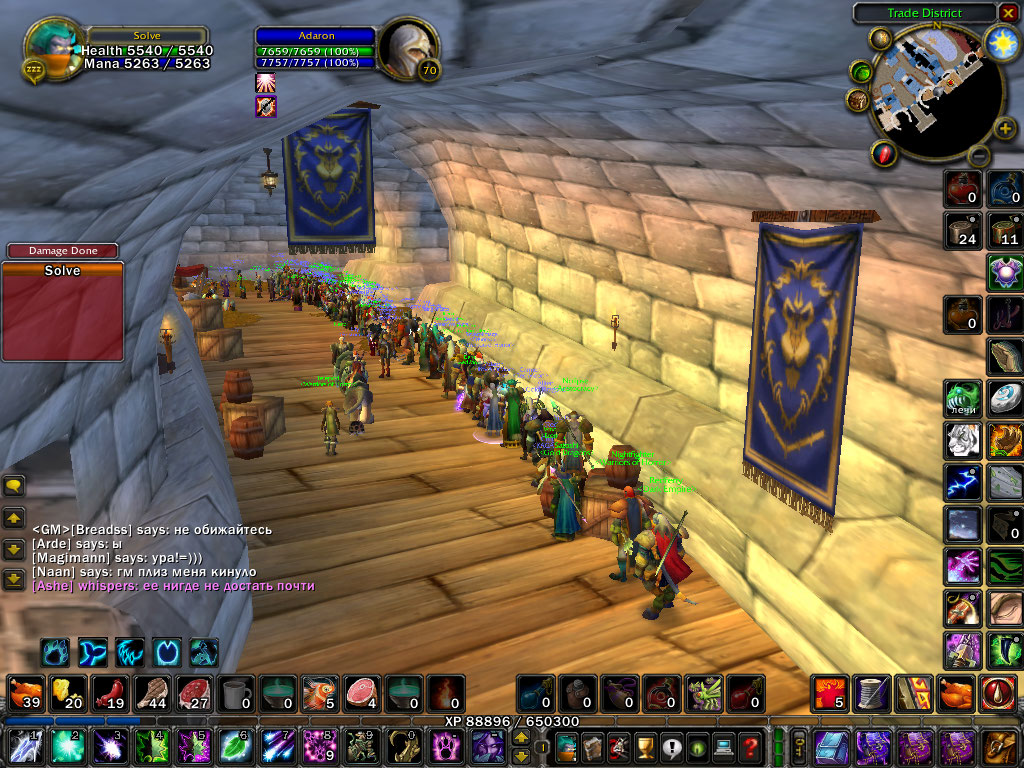Open the circular Trade District minimap
This screenshot has width=1024, height=768.
click(930, 92)
